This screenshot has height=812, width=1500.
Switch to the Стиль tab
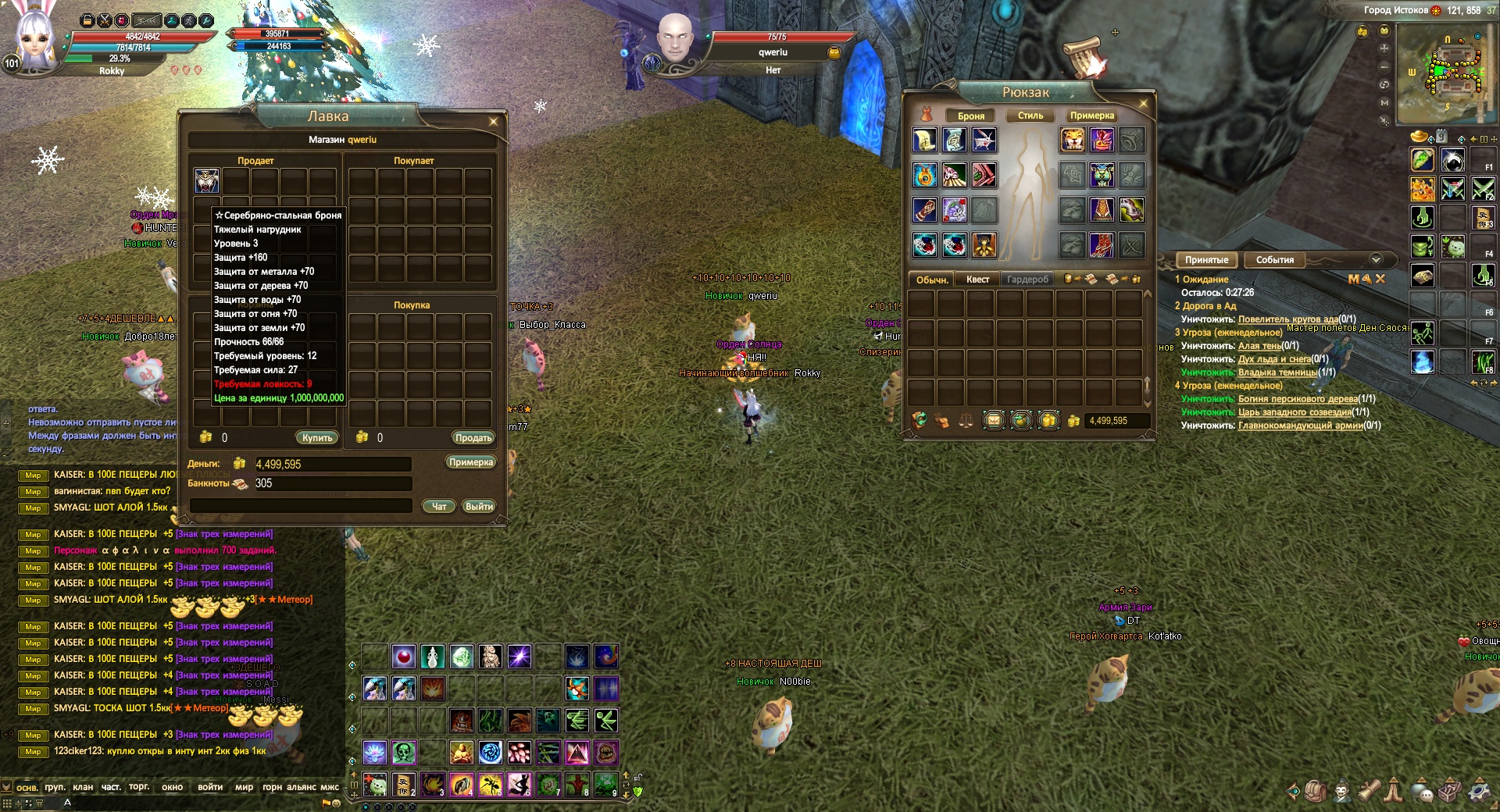(x=1030, y=116)
